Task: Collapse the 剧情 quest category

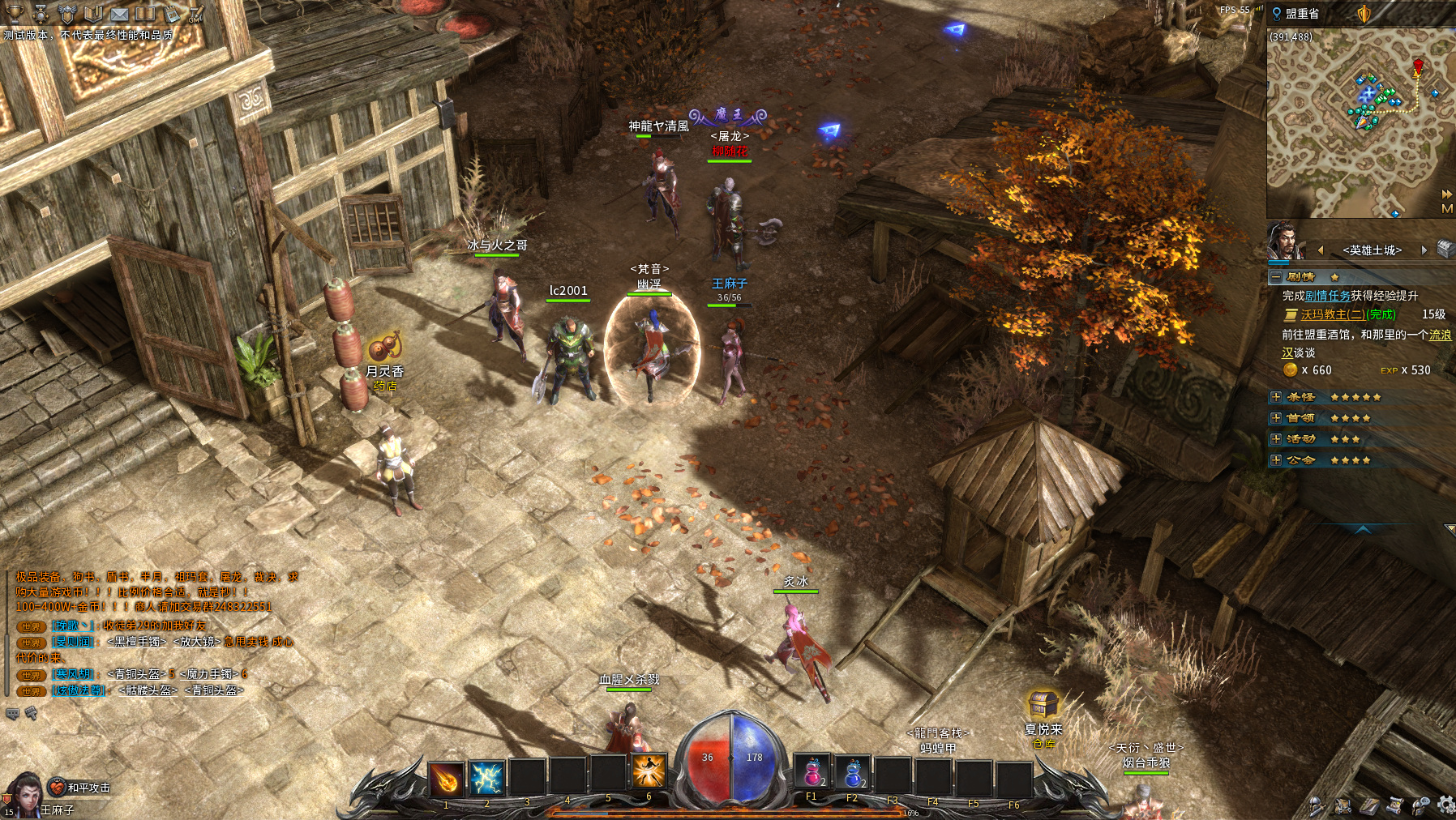Action: 1276,277
